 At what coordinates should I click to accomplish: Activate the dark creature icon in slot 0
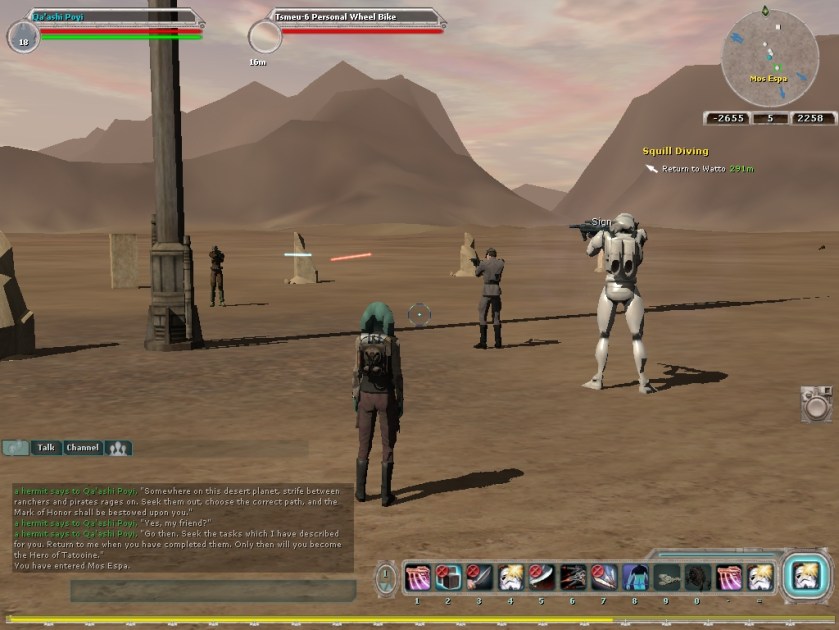pos(697,578)
